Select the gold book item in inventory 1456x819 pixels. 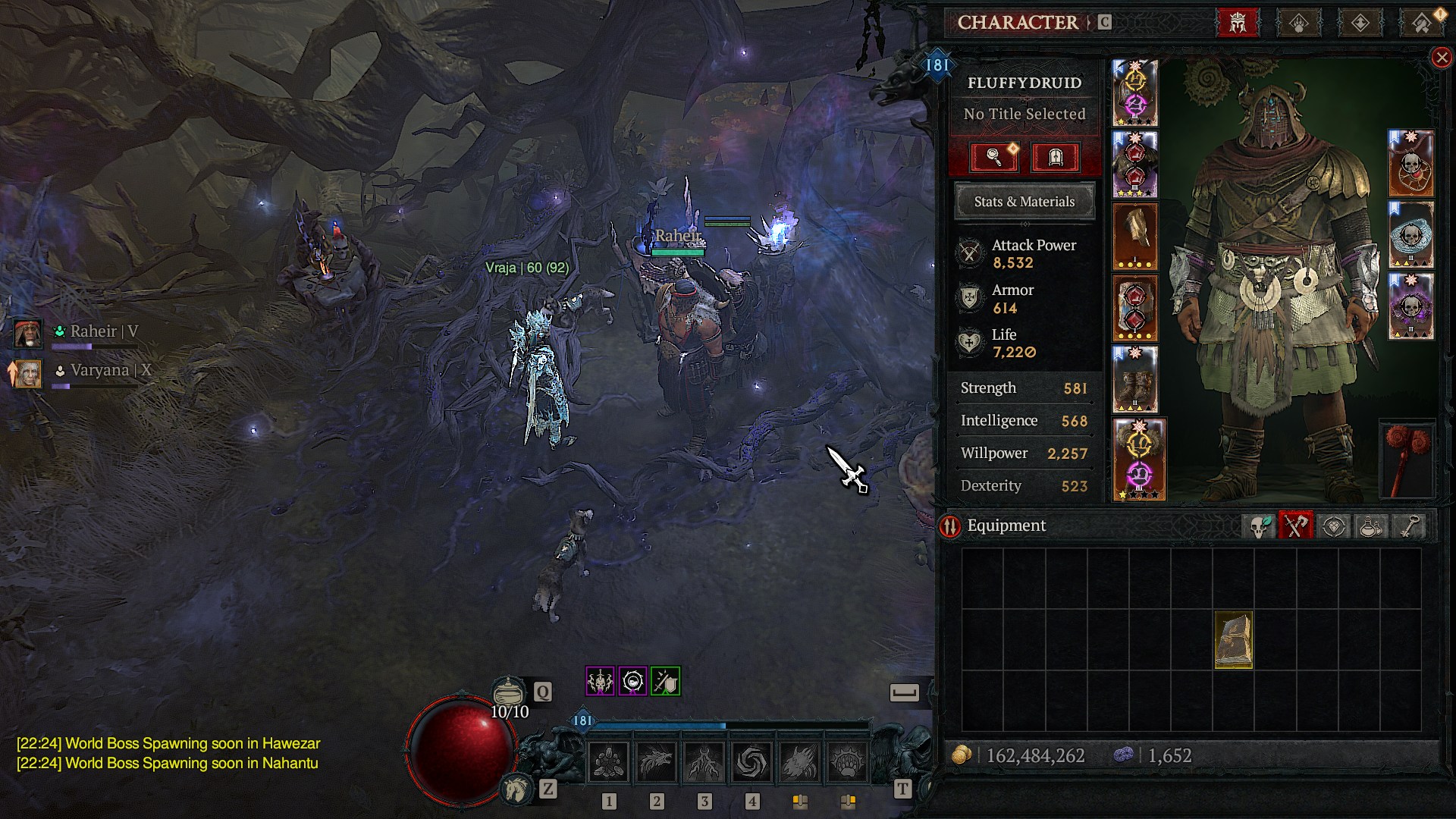tap(1233, 640)
